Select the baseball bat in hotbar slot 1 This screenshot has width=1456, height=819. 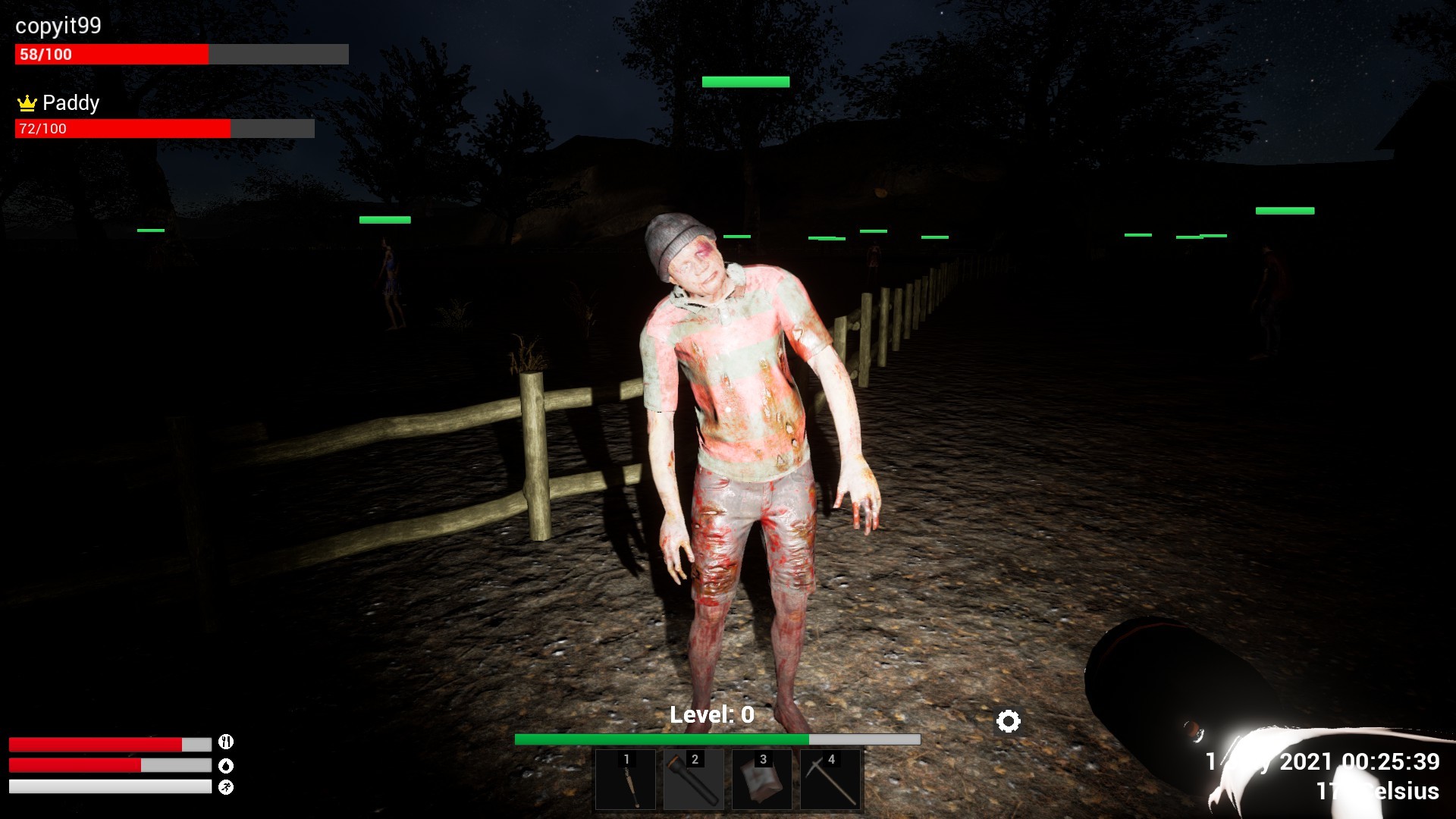626,780
